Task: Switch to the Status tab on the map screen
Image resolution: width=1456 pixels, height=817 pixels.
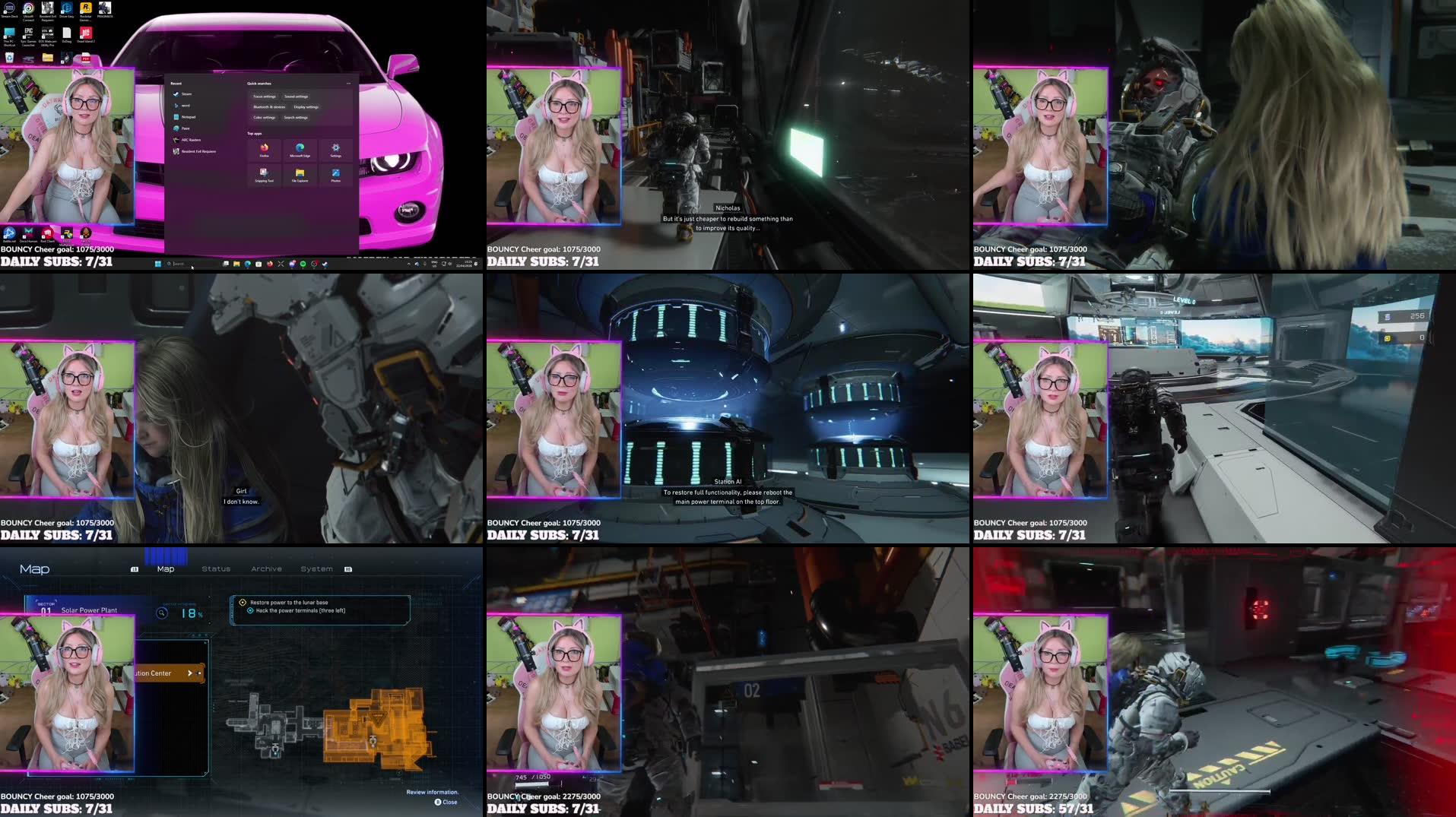Action: click(216, 568)
